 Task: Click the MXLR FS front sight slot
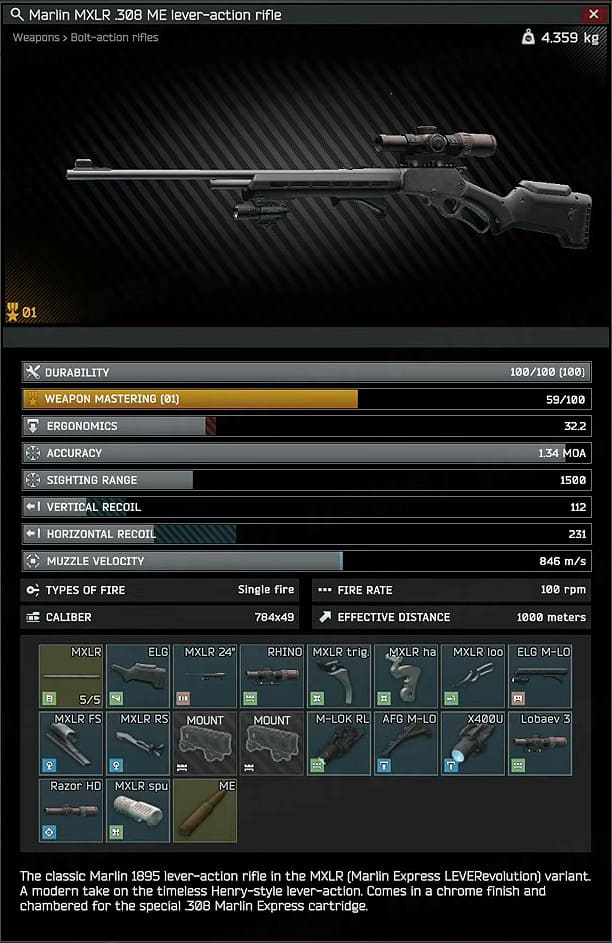(71, 743)
